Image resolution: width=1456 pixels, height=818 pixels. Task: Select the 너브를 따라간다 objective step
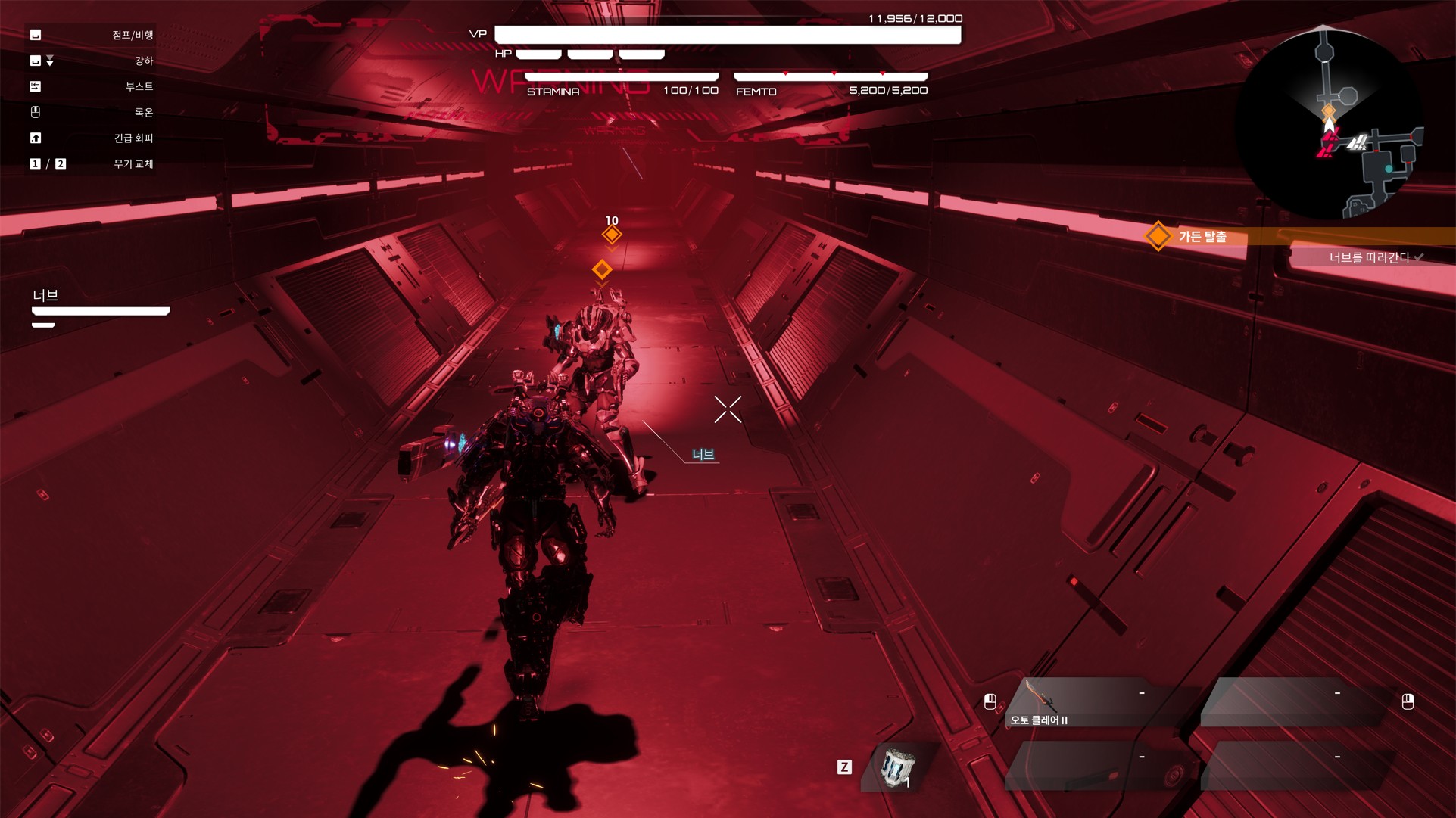1369,258
